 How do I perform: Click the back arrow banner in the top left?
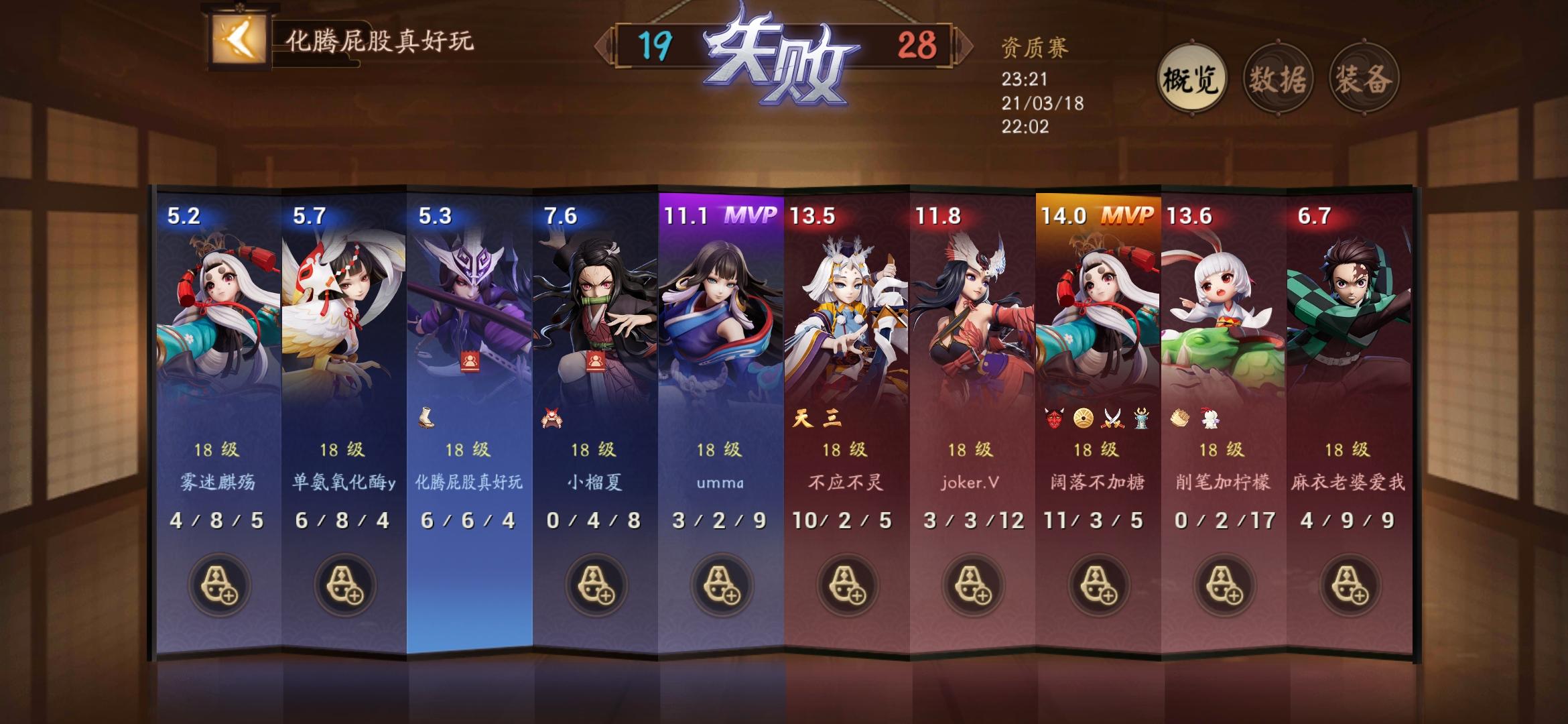tap(238, 40)
